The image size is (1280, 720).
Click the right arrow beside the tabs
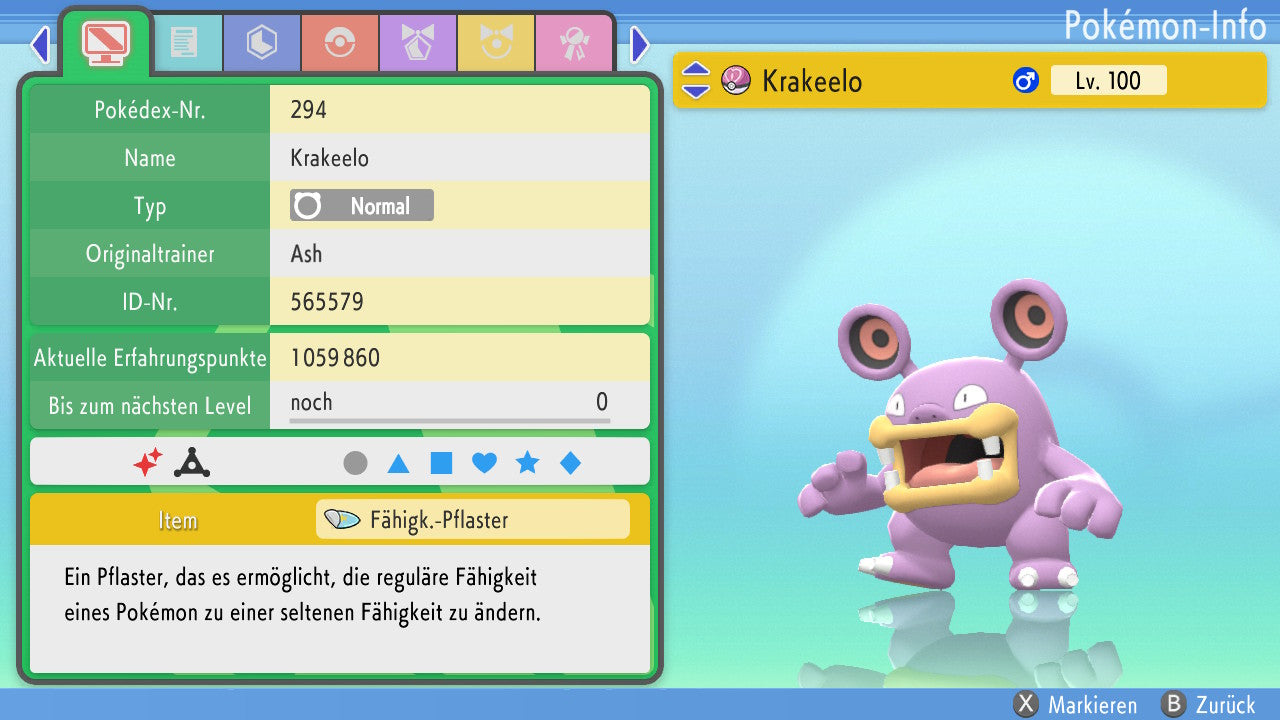640,44
